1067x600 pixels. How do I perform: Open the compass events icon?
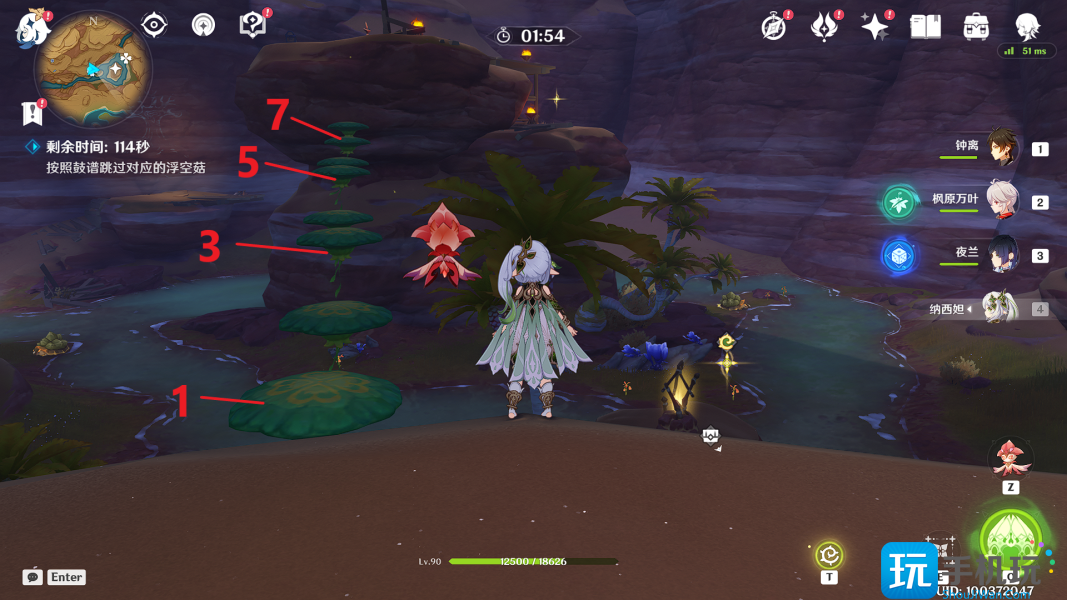(x=773, y=27)
